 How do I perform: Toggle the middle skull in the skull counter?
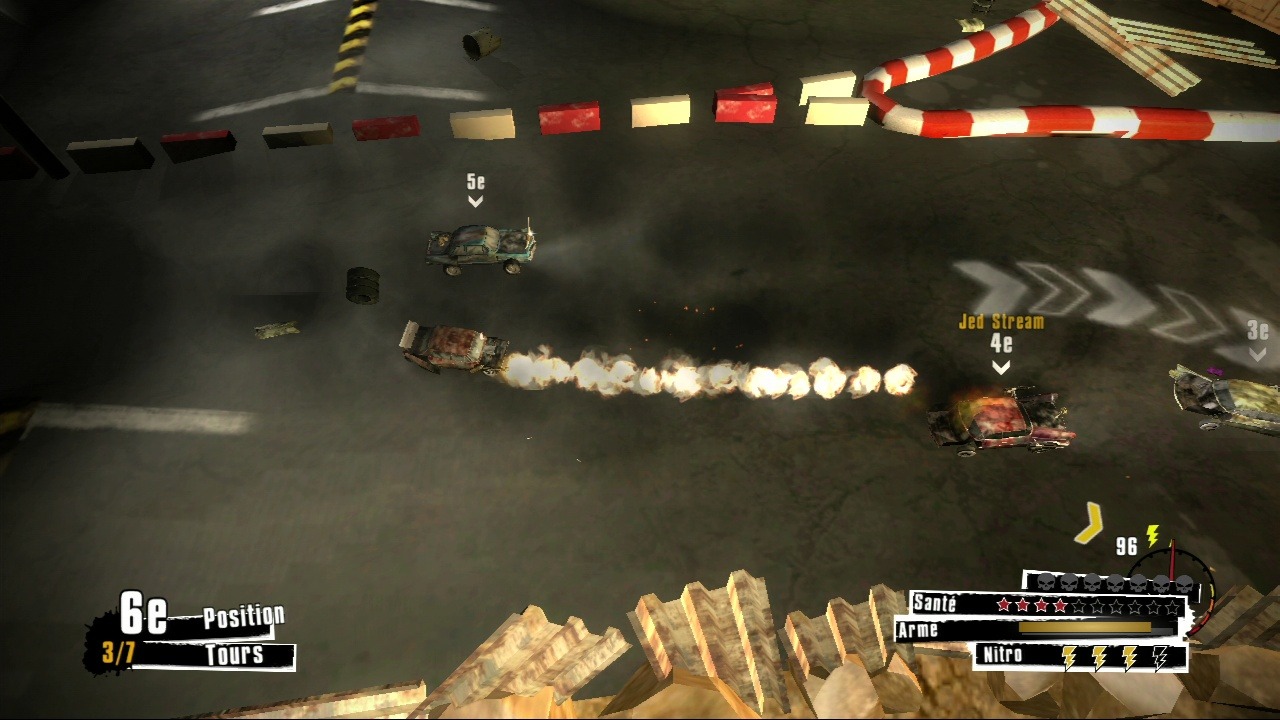click(1115, 583)
